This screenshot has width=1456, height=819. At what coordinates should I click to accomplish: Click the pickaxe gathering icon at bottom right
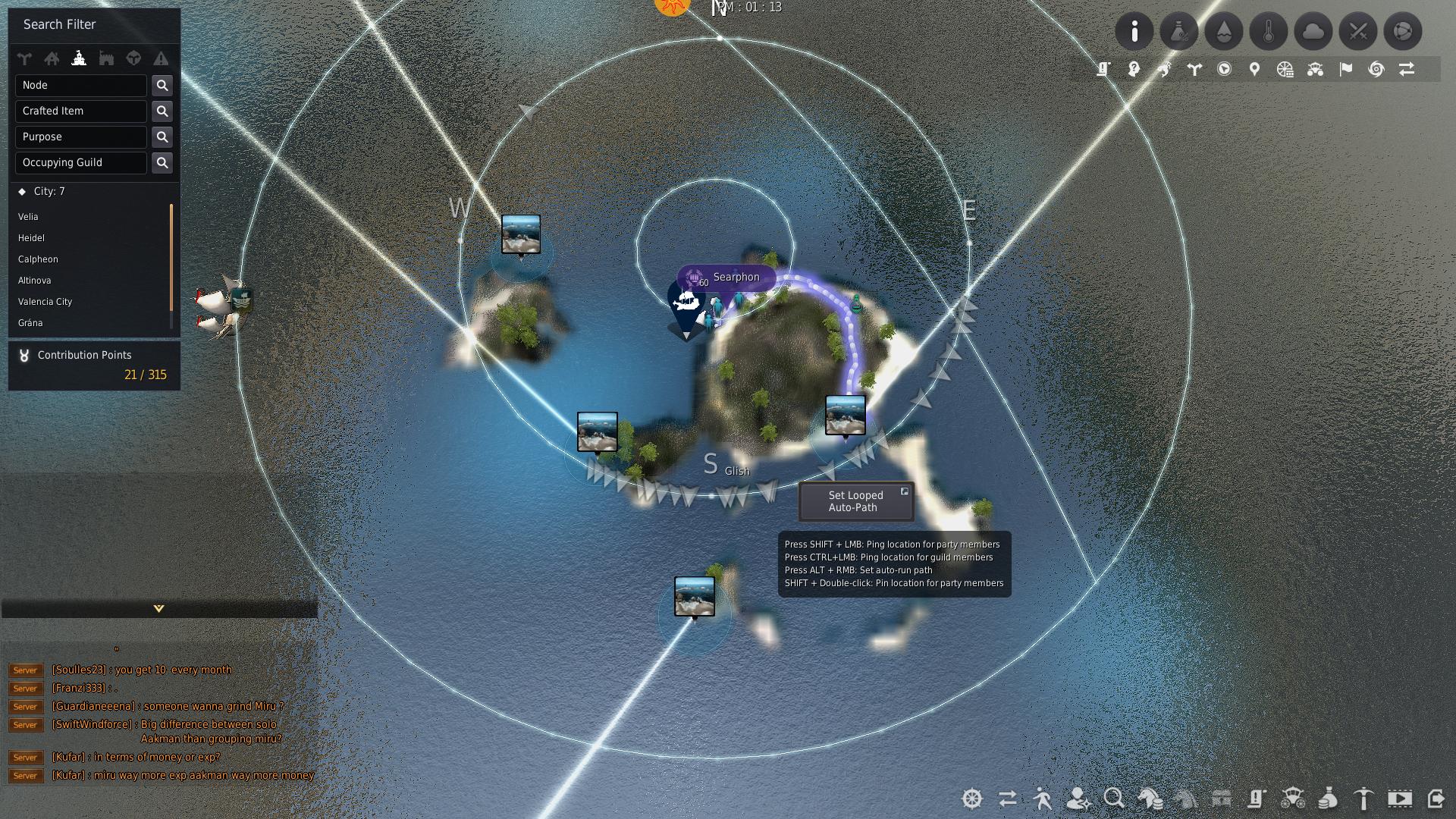coord(1363,799)
